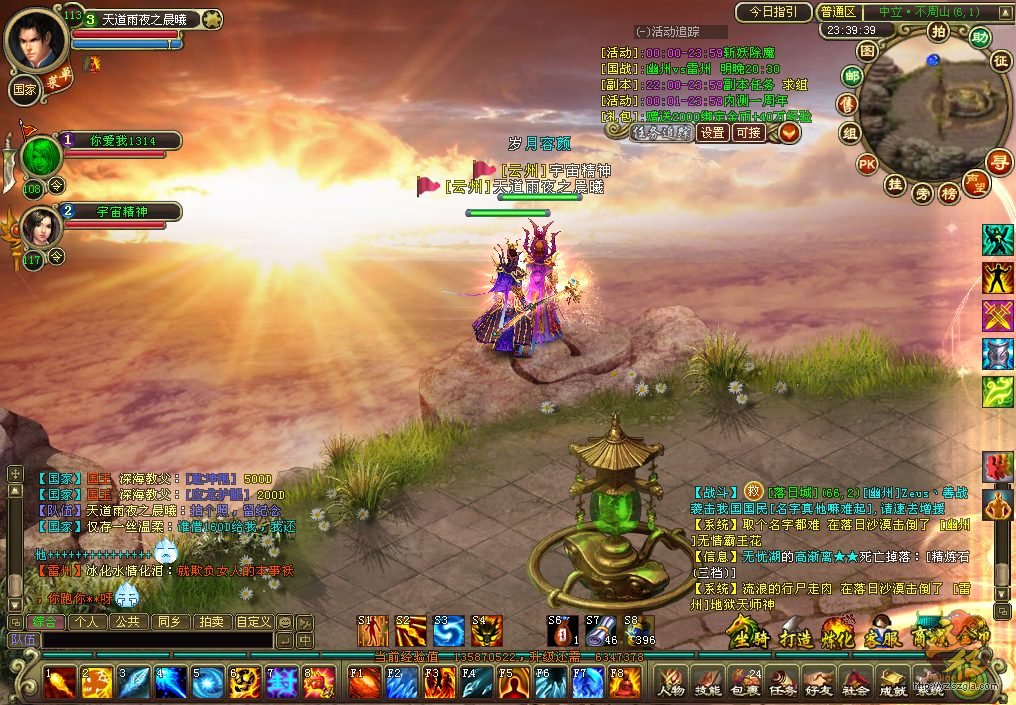The image size is (1016, 705).
Task: Toggle the PK mode button
Action: click(x=866, y=164)
